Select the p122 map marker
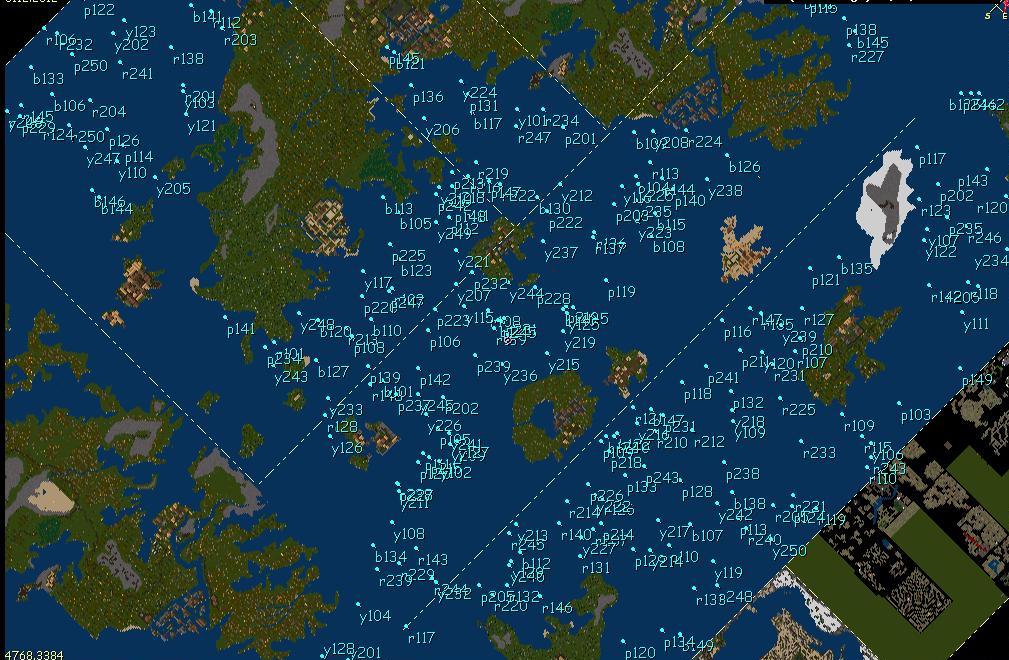 pyautogui.click(x=99, y=11)
